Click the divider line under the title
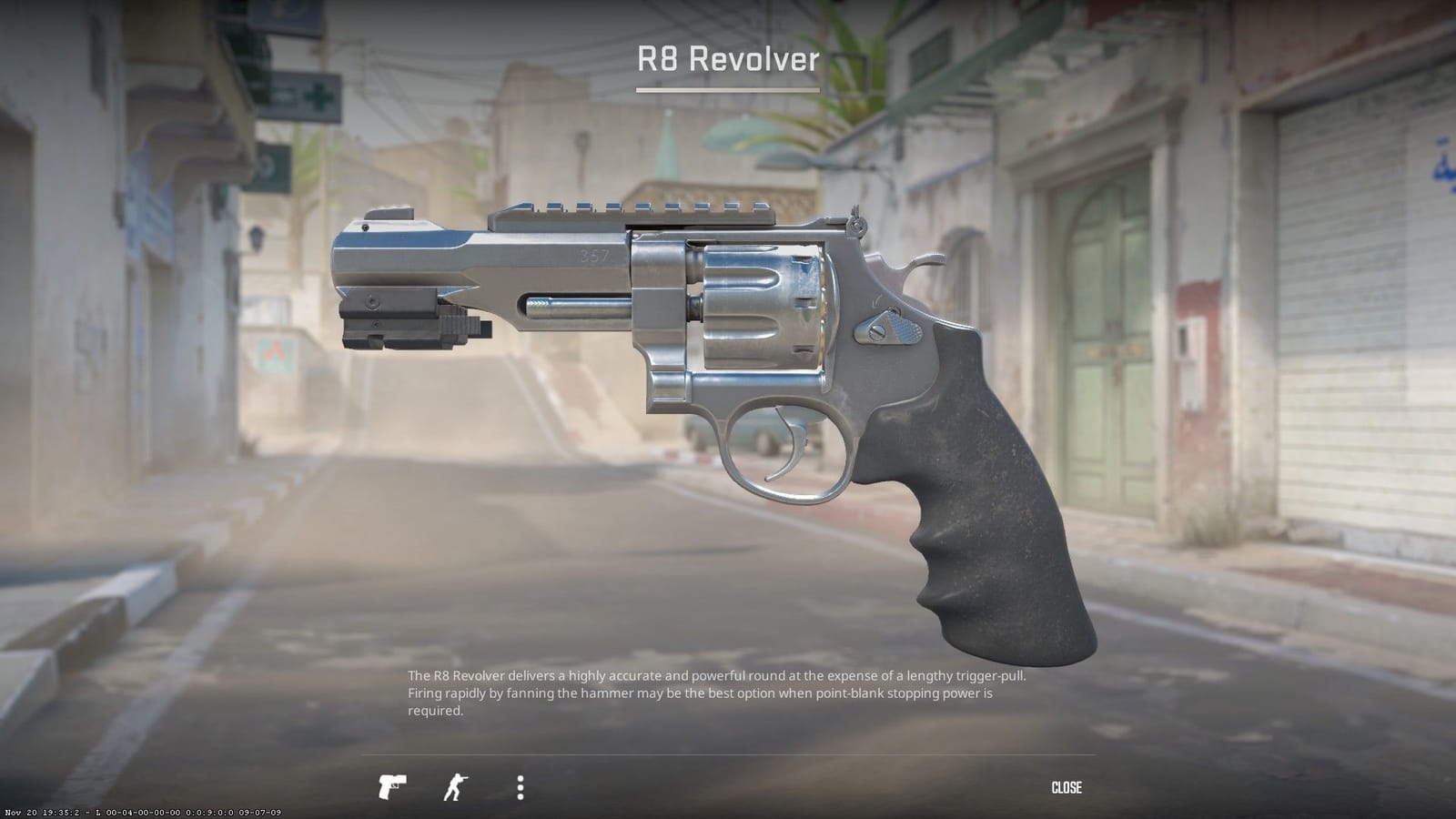 pos(727,91)
